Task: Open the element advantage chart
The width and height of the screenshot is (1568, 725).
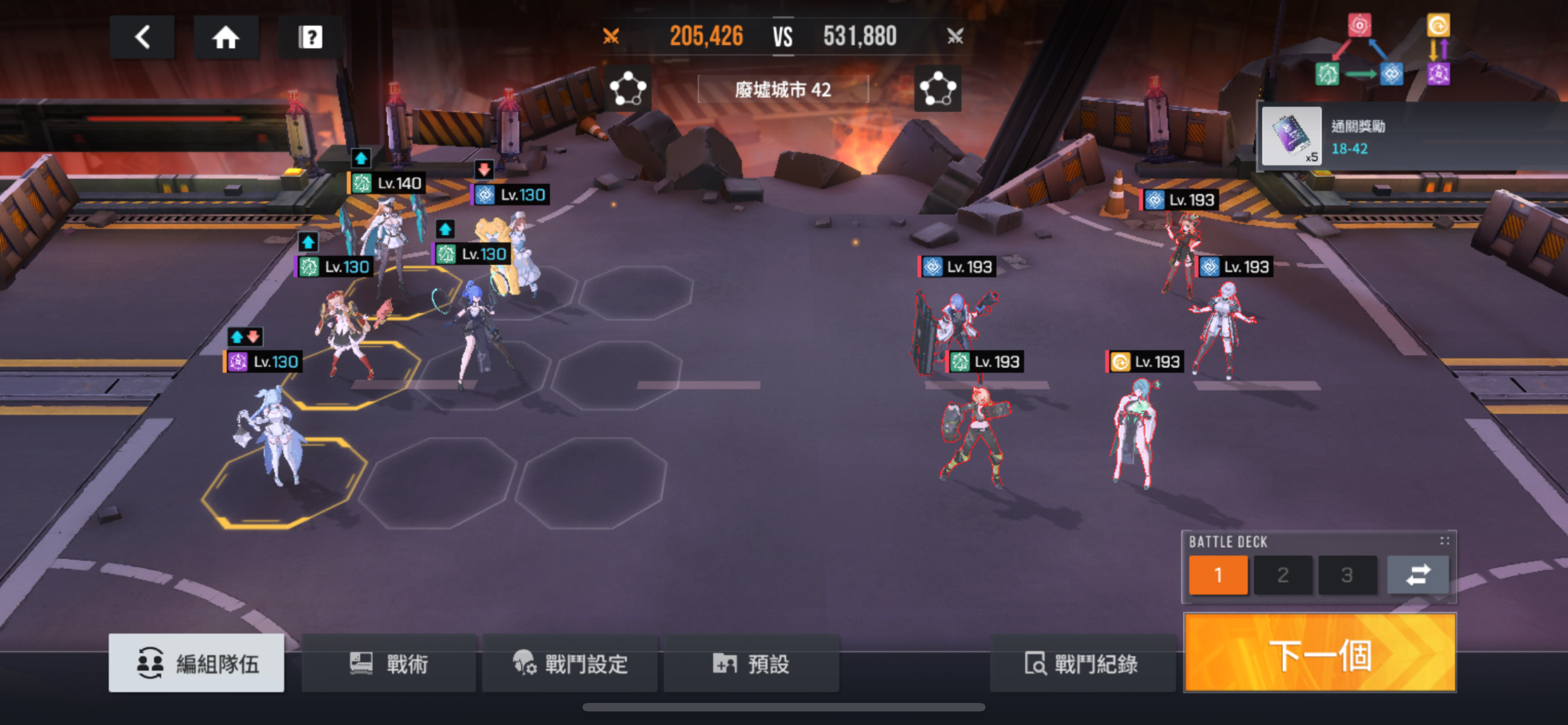Action: pyautogui.click(x=1382, y=50)
